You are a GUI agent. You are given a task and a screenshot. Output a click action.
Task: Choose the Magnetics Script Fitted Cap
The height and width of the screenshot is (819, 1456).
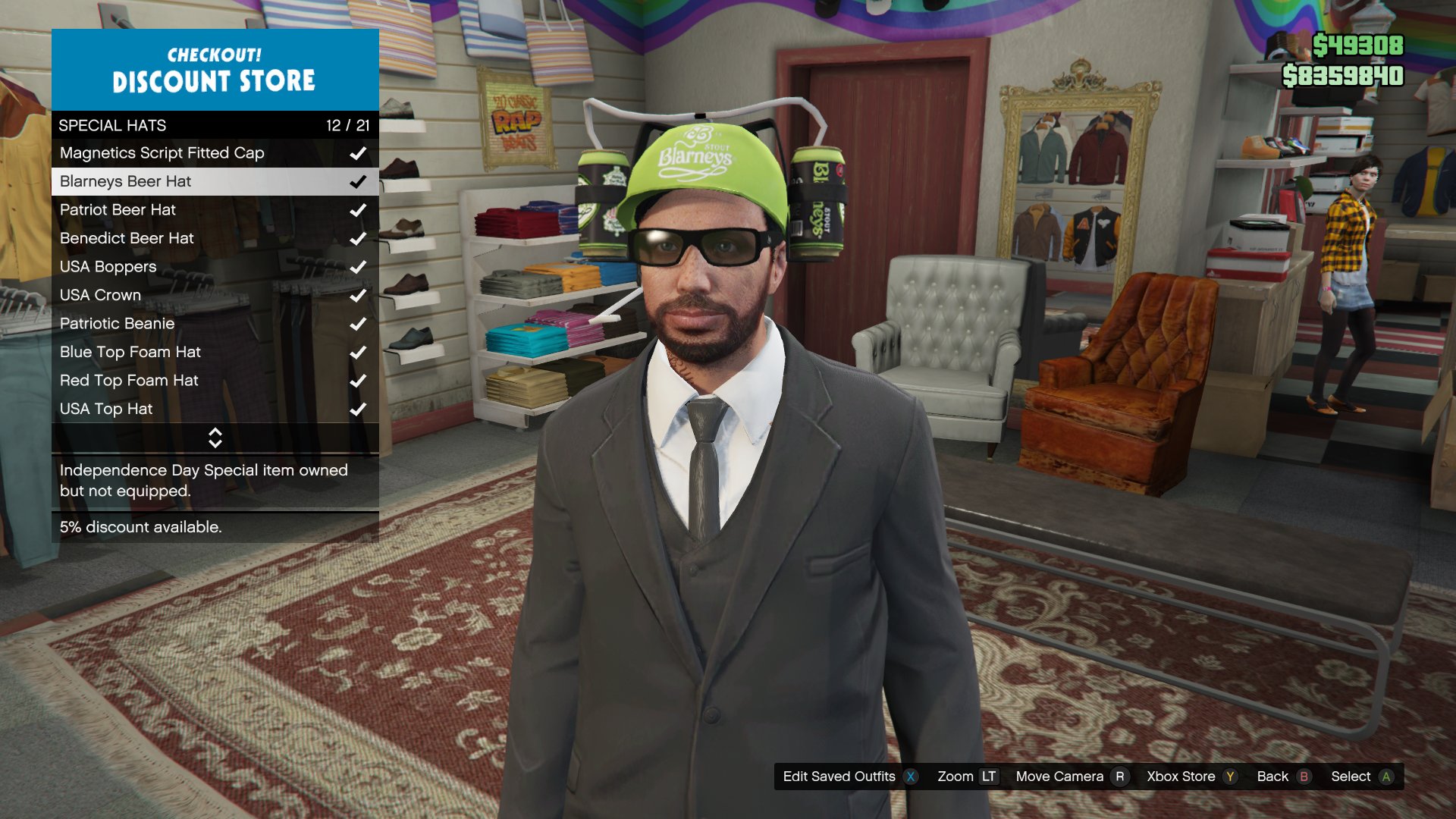pyautogui.click(x=162, y=152)
